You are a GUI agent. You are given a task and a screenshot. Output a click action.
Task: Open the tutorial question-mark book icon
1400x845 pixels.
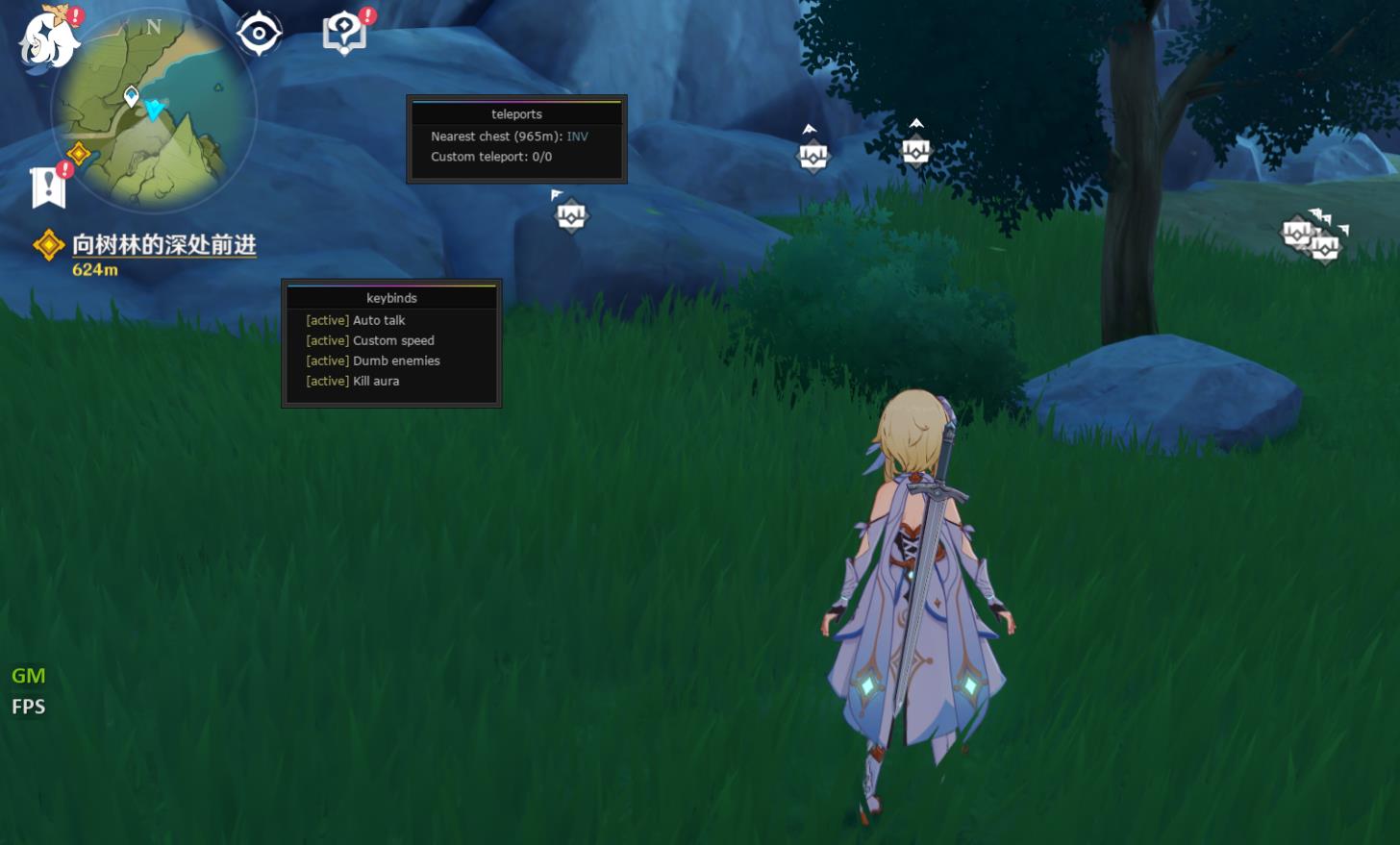344,35
